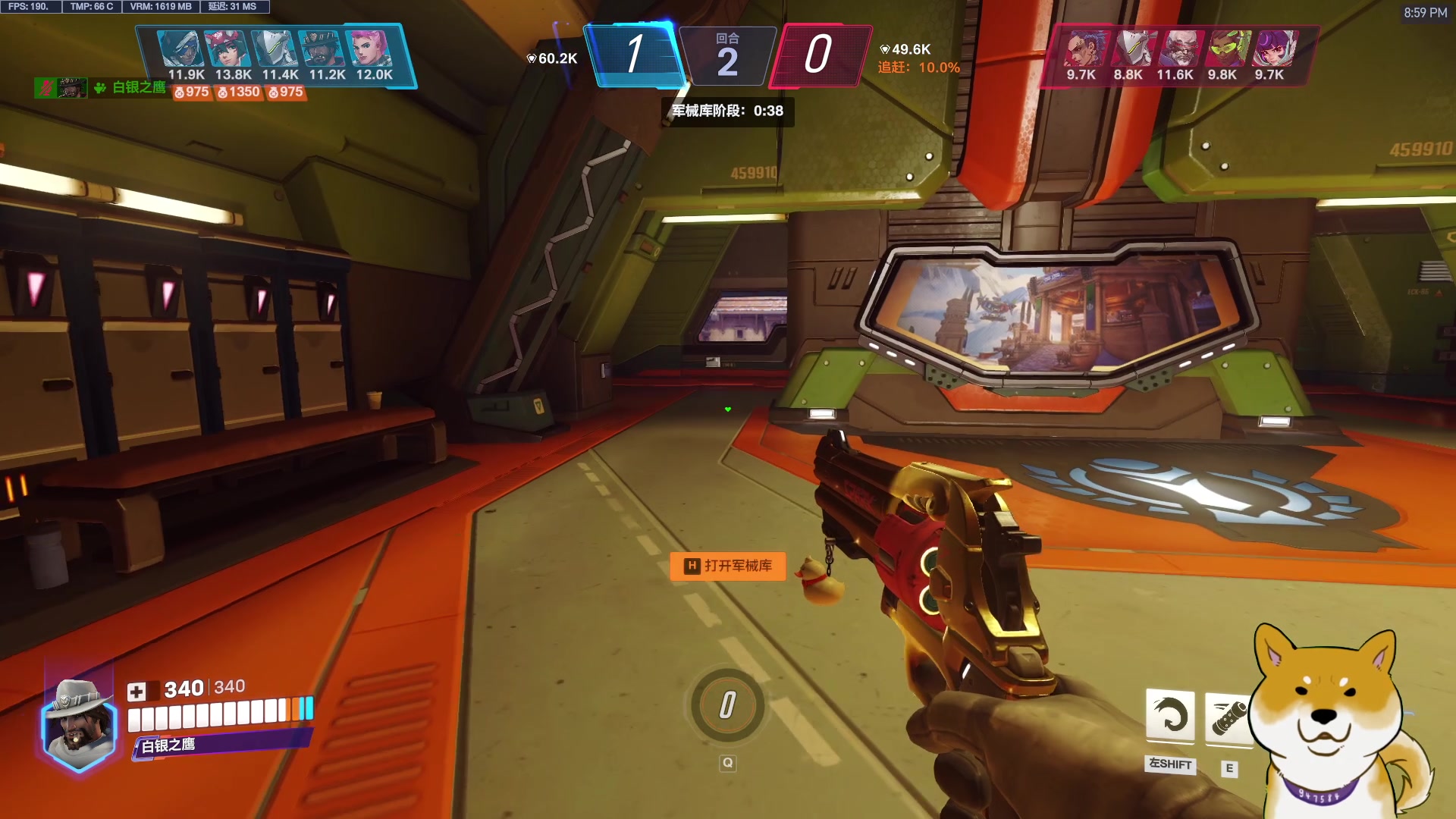The image size is (1456, 819).
Task: Click the blue team's Genji portrait
Action: pos(276,49)
